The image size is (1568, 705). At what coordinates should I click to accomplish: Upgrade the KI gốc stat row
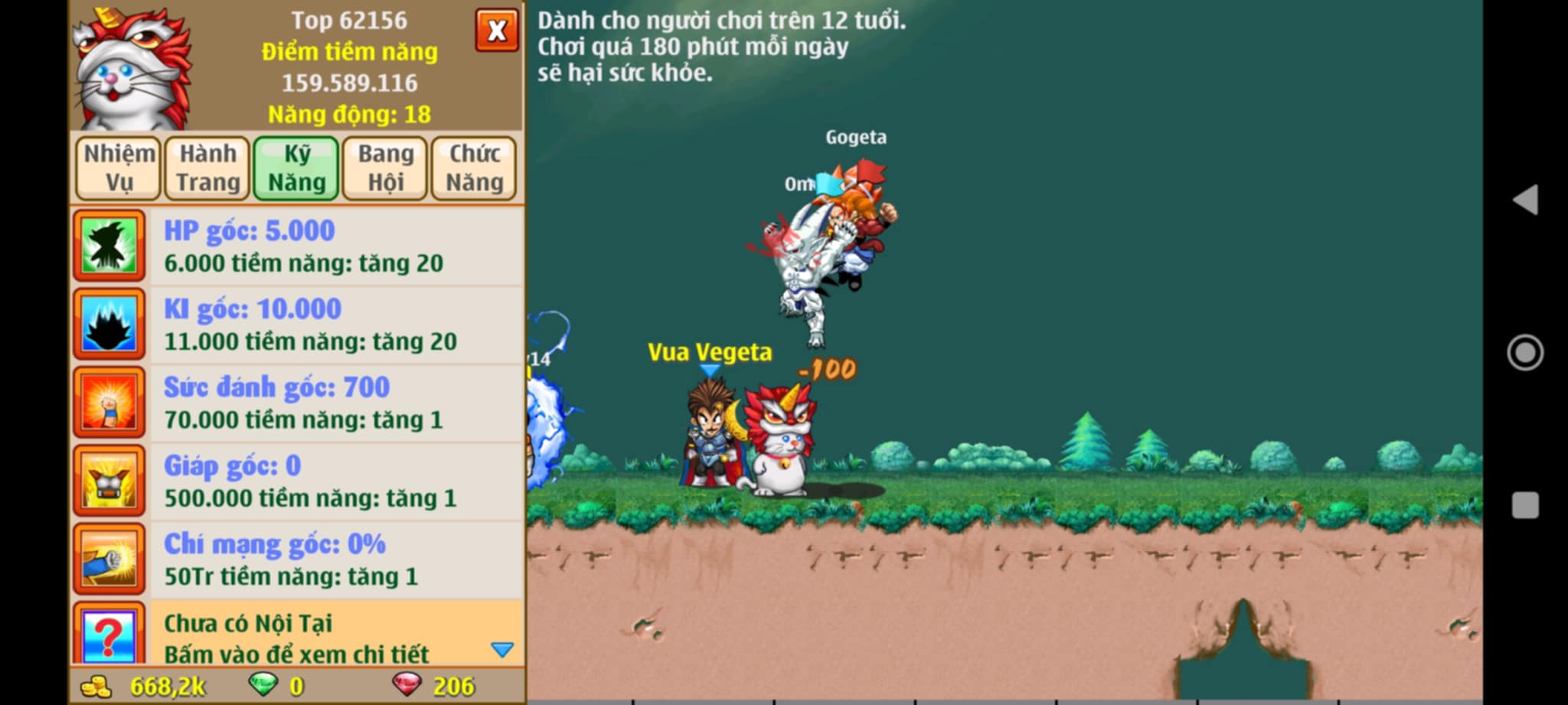(x=299, y=325)
